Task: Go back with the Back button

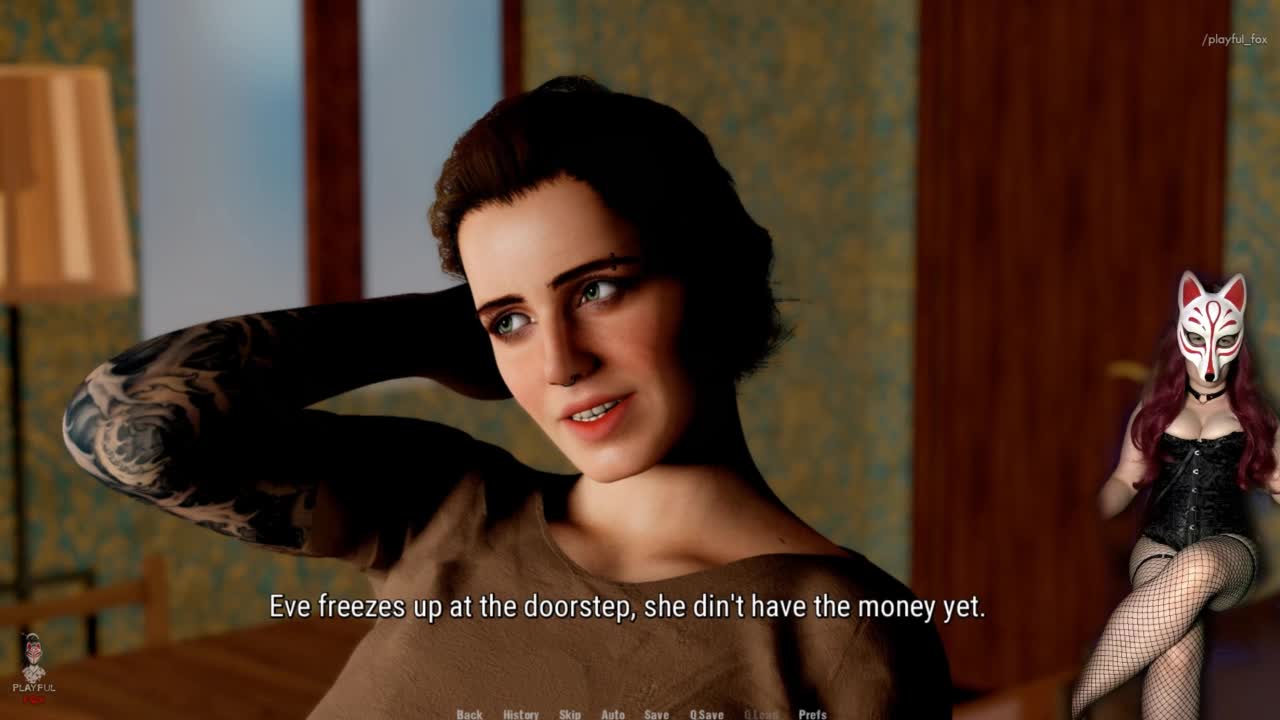Action: [469, 714]
